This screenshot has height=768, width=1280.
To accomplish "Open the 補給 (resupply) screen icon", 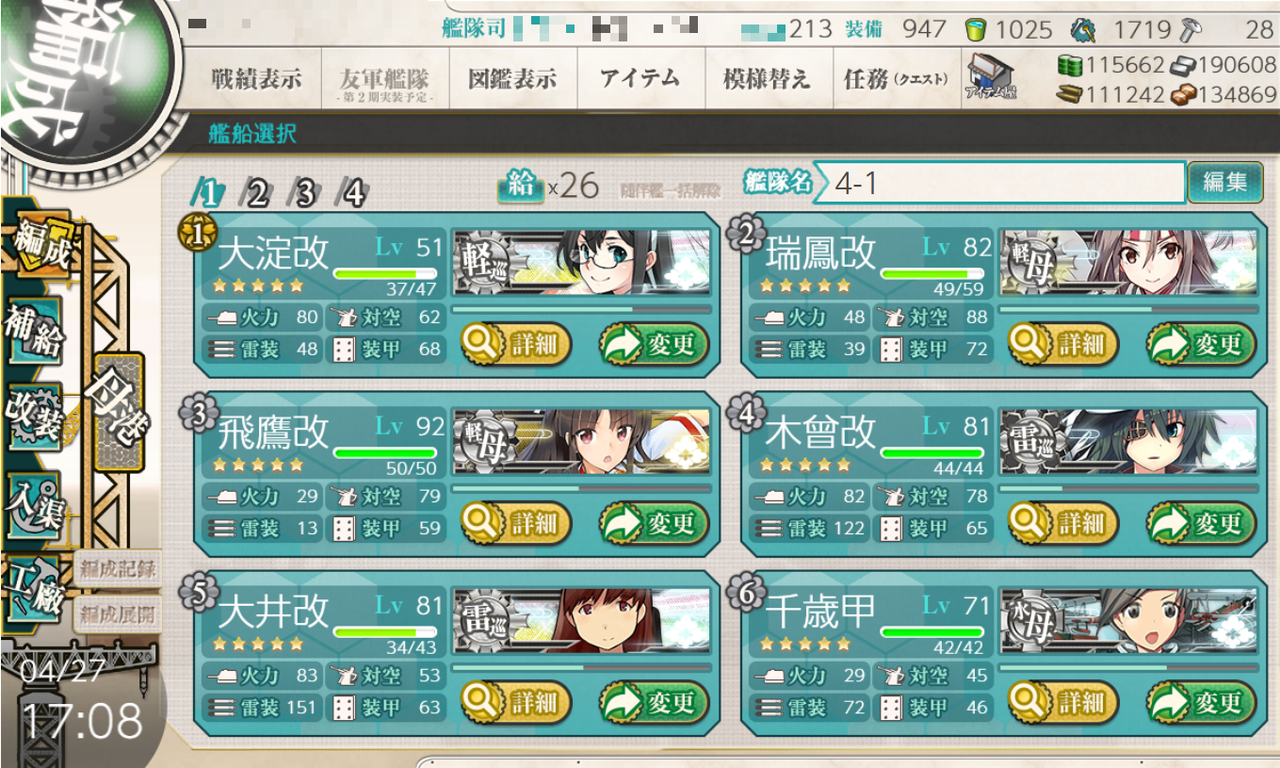I will click(x=32, y=332).
